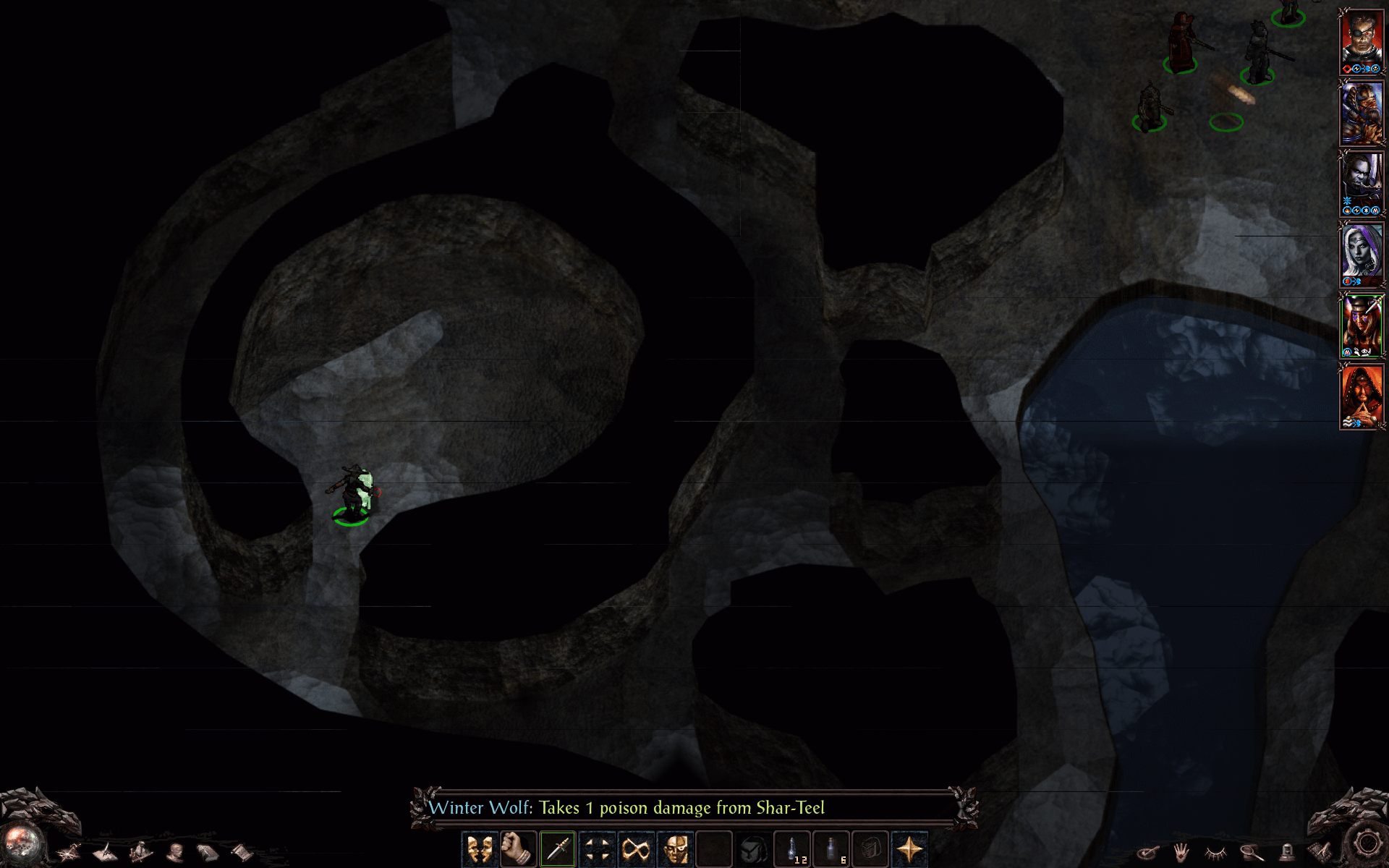Toggle select-all with the infinity icon
The height and width of the screenshot is (868, 1389).
tap(636, 848)
